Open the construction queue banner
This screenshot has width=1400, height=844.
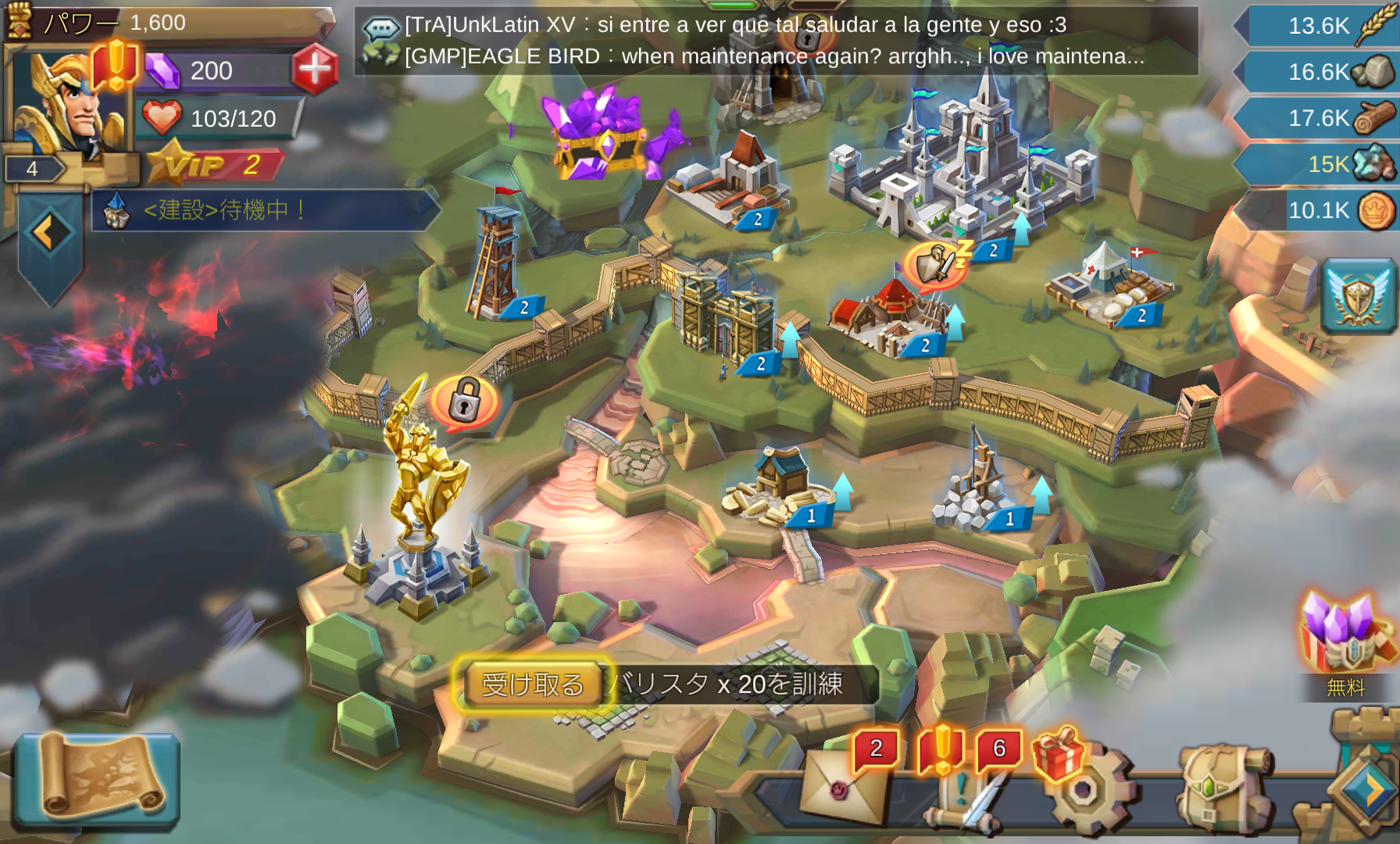(x=266, y=210)
